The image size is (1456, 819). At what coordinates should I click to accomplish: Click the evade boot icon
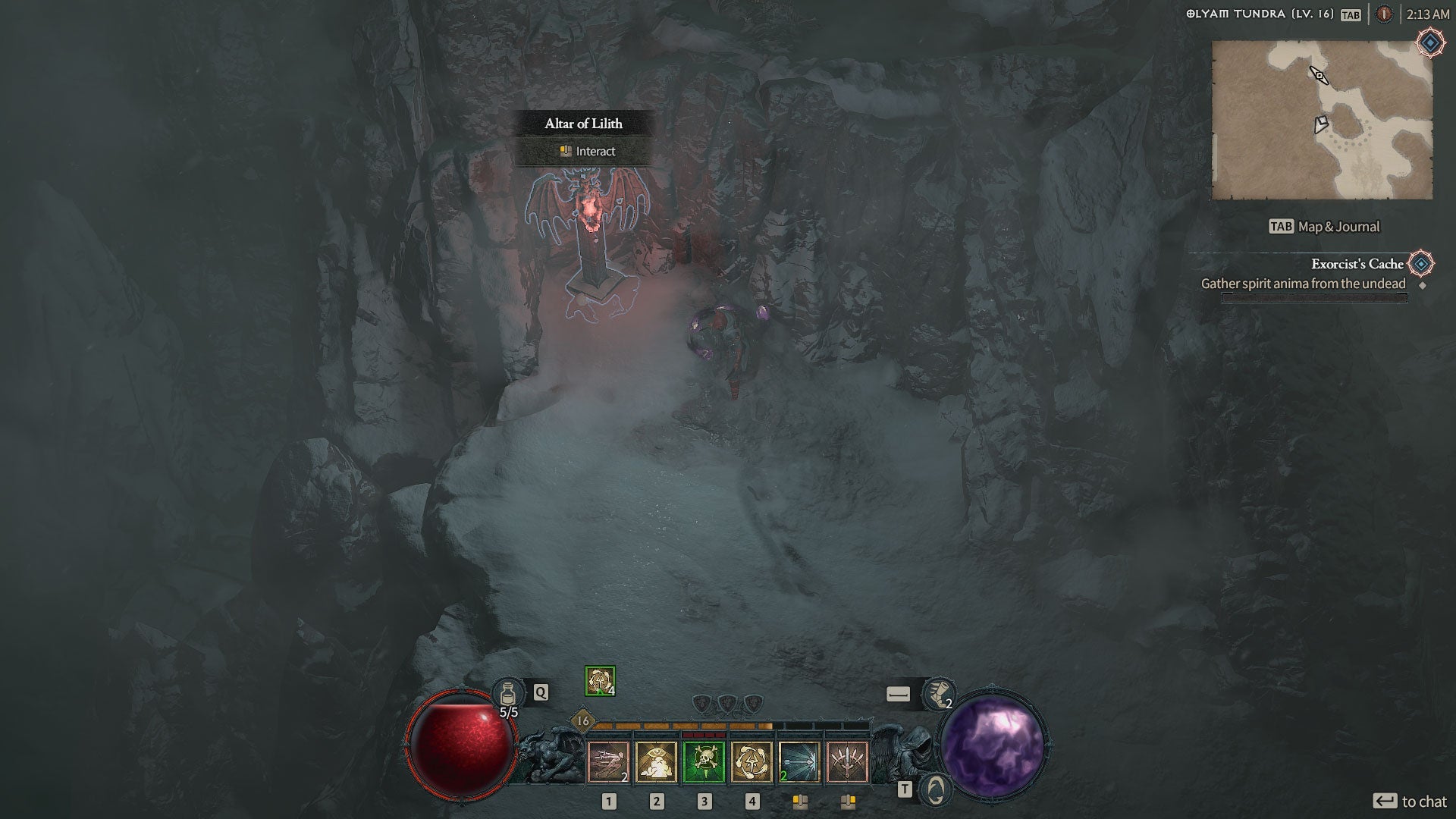coord(938,693)
